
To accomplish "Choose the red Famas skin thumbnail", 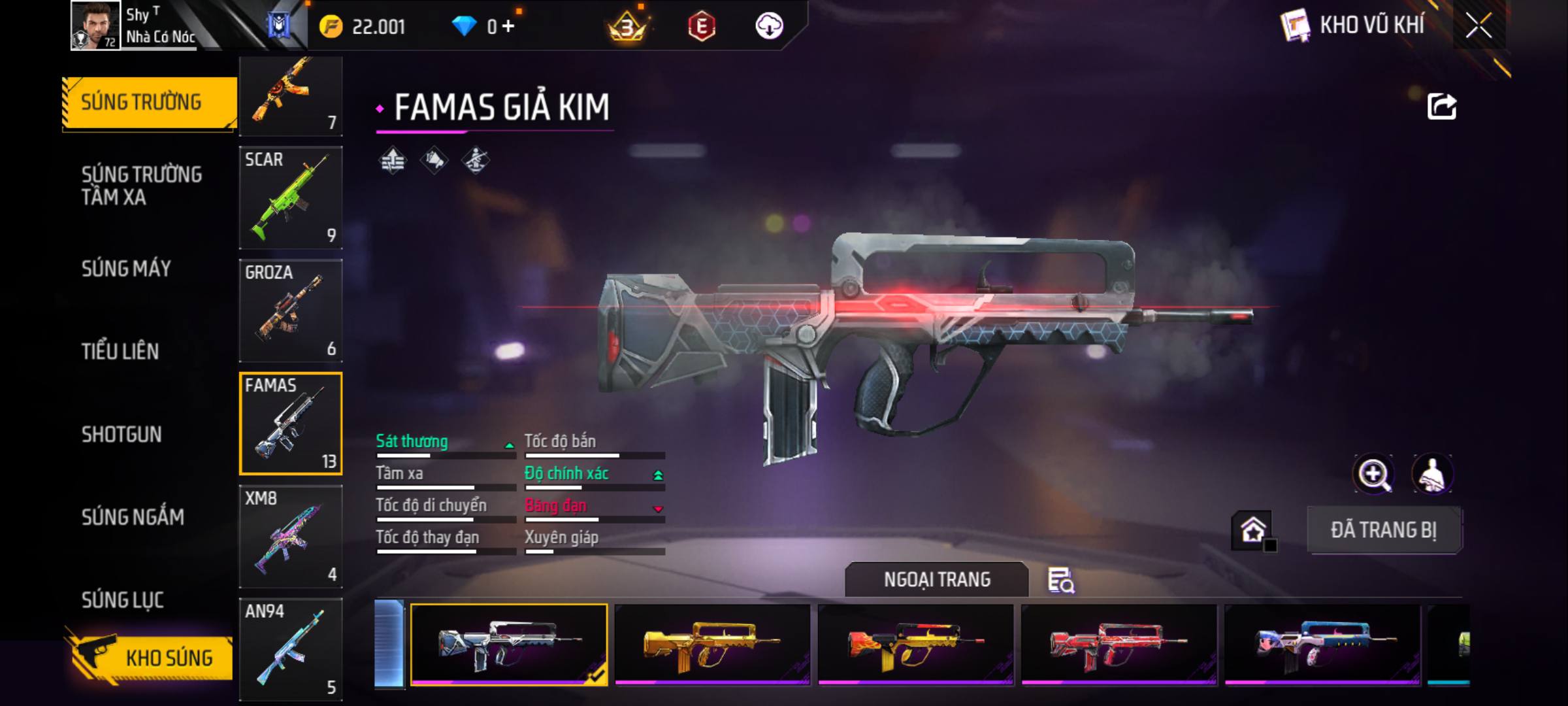I will pyautogui.click(x=1119, y=645).
